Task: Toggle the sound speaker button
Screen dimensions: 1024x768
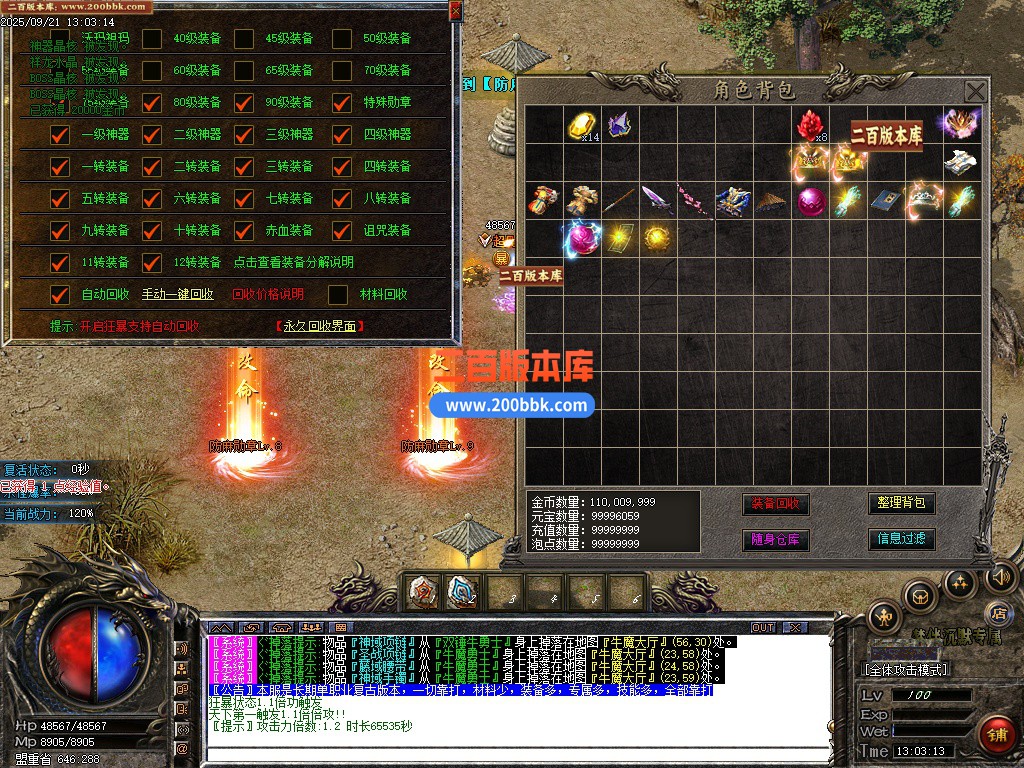Action: point(1000,577)
